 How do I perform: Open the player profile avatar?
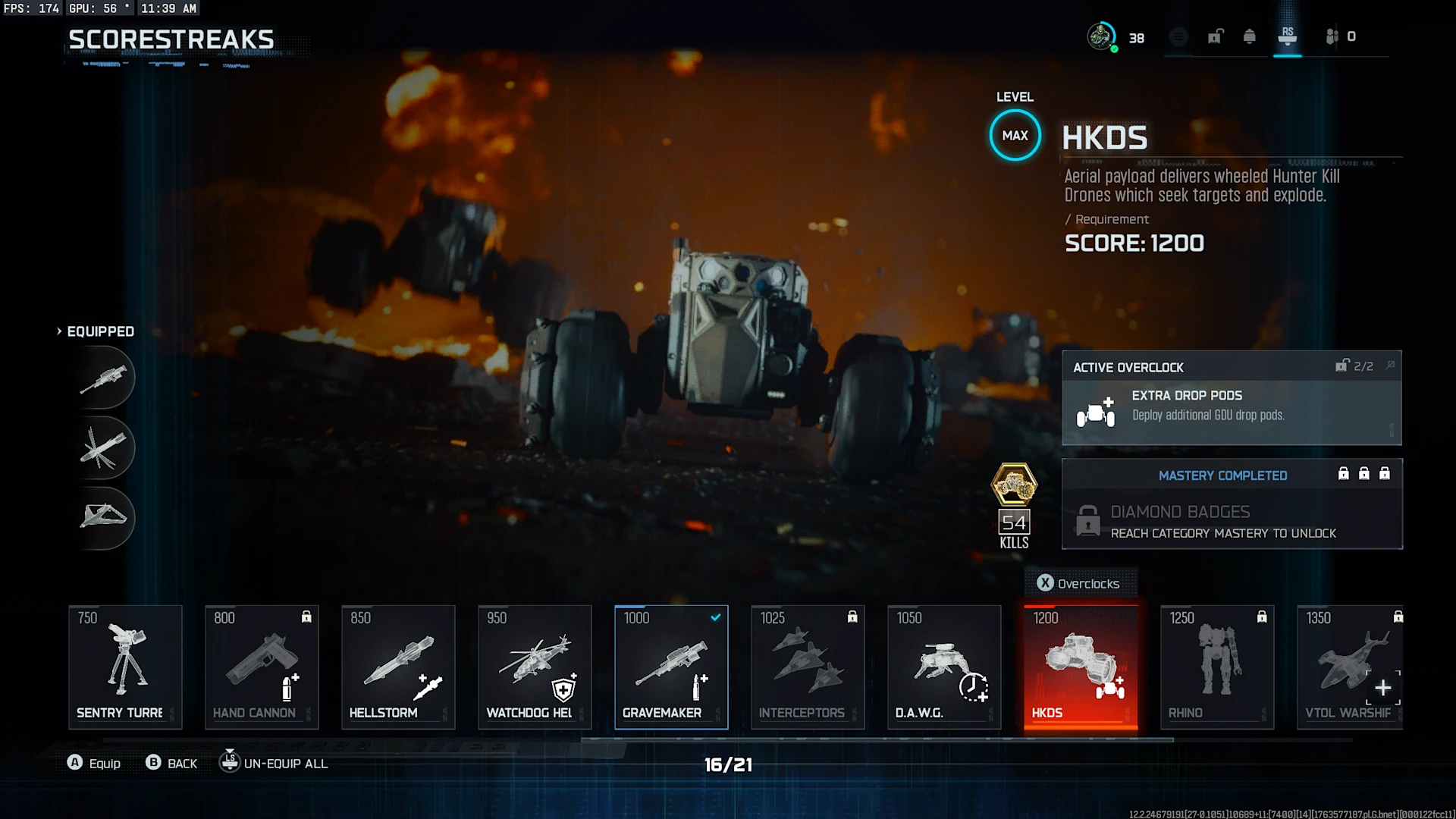tap(1101, 36)
